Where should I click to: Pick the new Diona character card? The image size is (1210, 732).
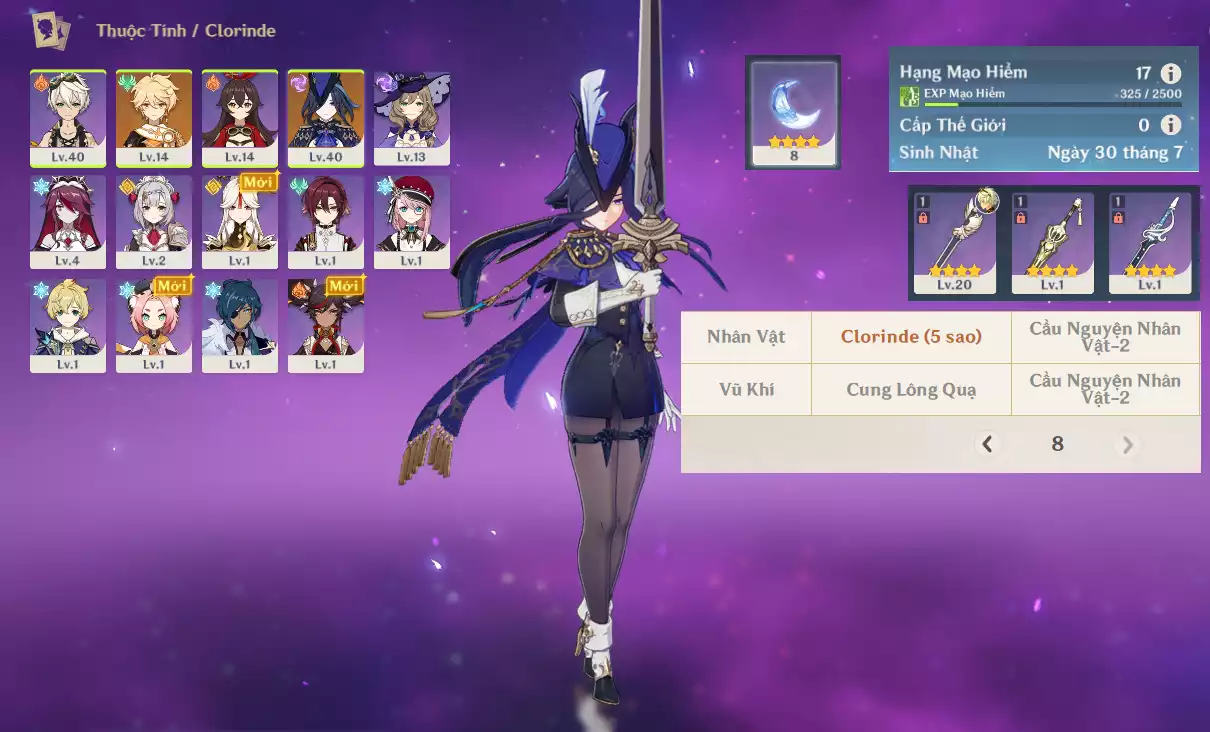(x=154, y=325)
